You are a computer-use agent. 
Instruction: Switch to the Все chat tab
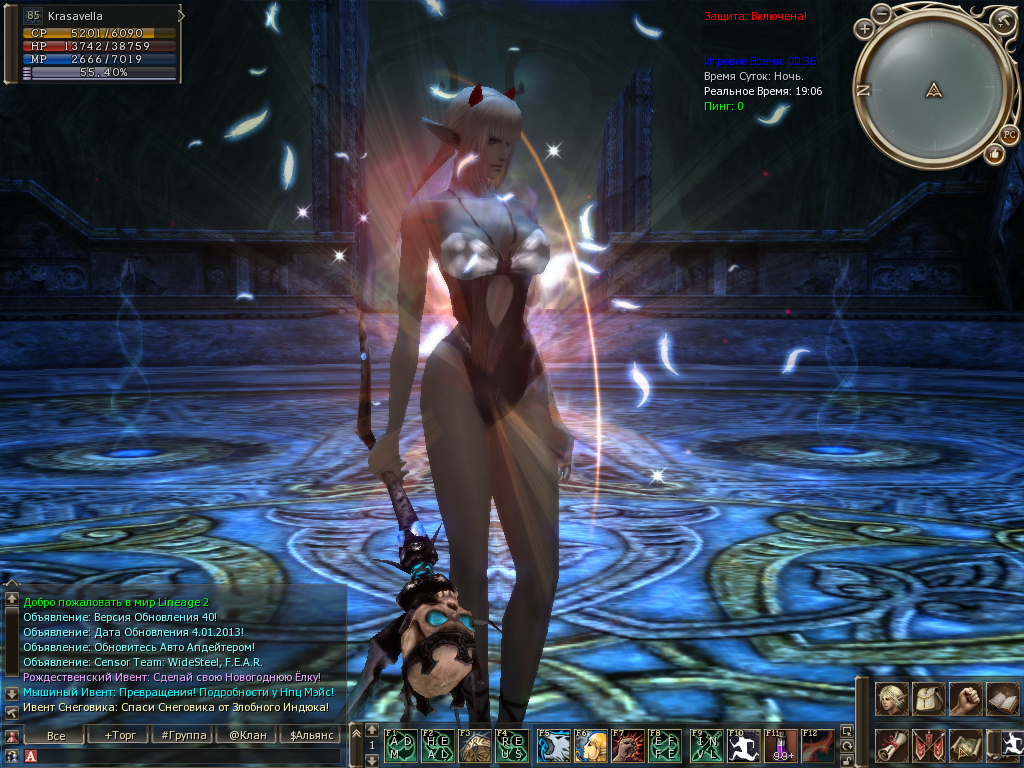tap(56, 736)
